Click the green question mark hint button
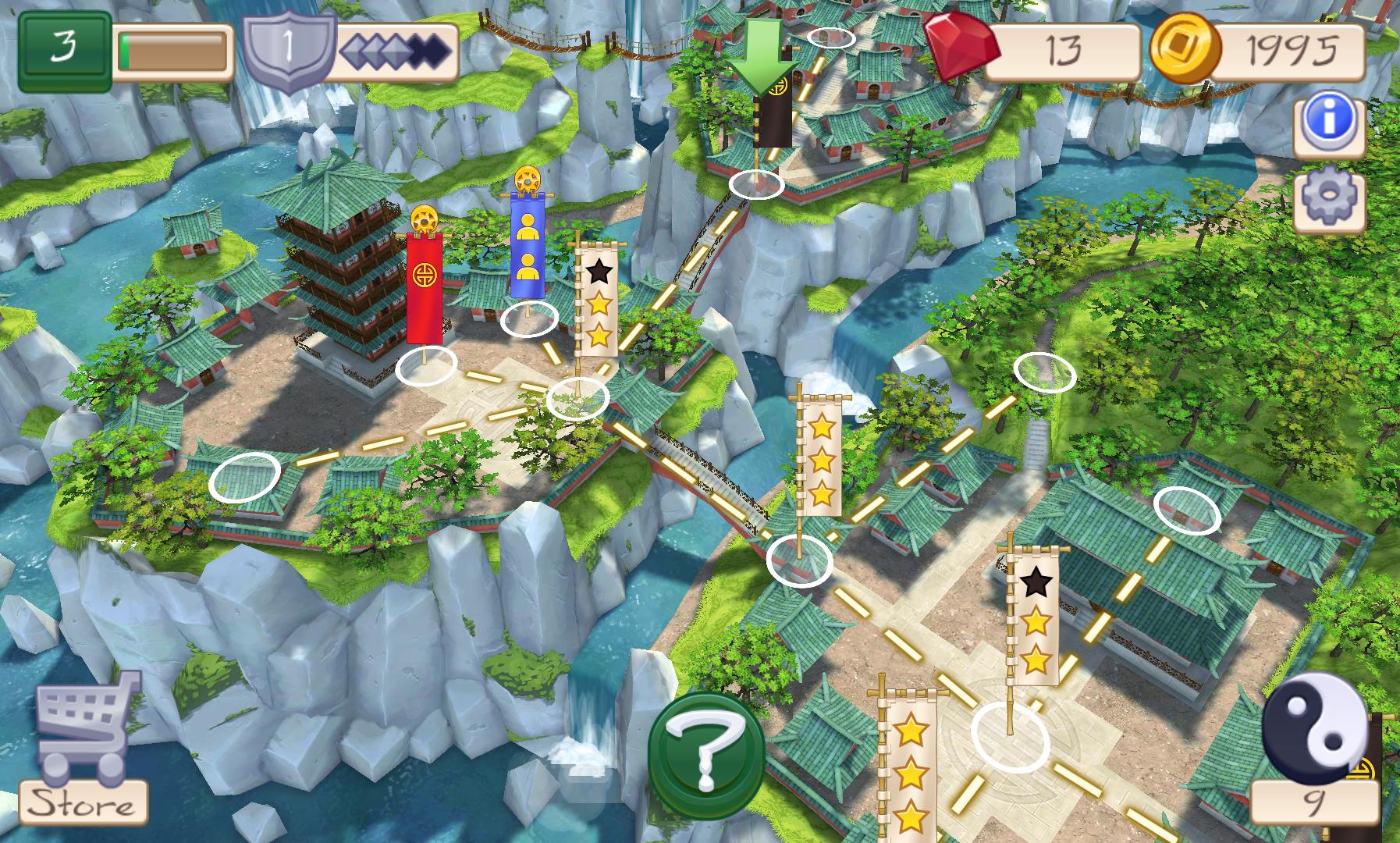Screen dimensions: 1400x843 pos(707,754)
